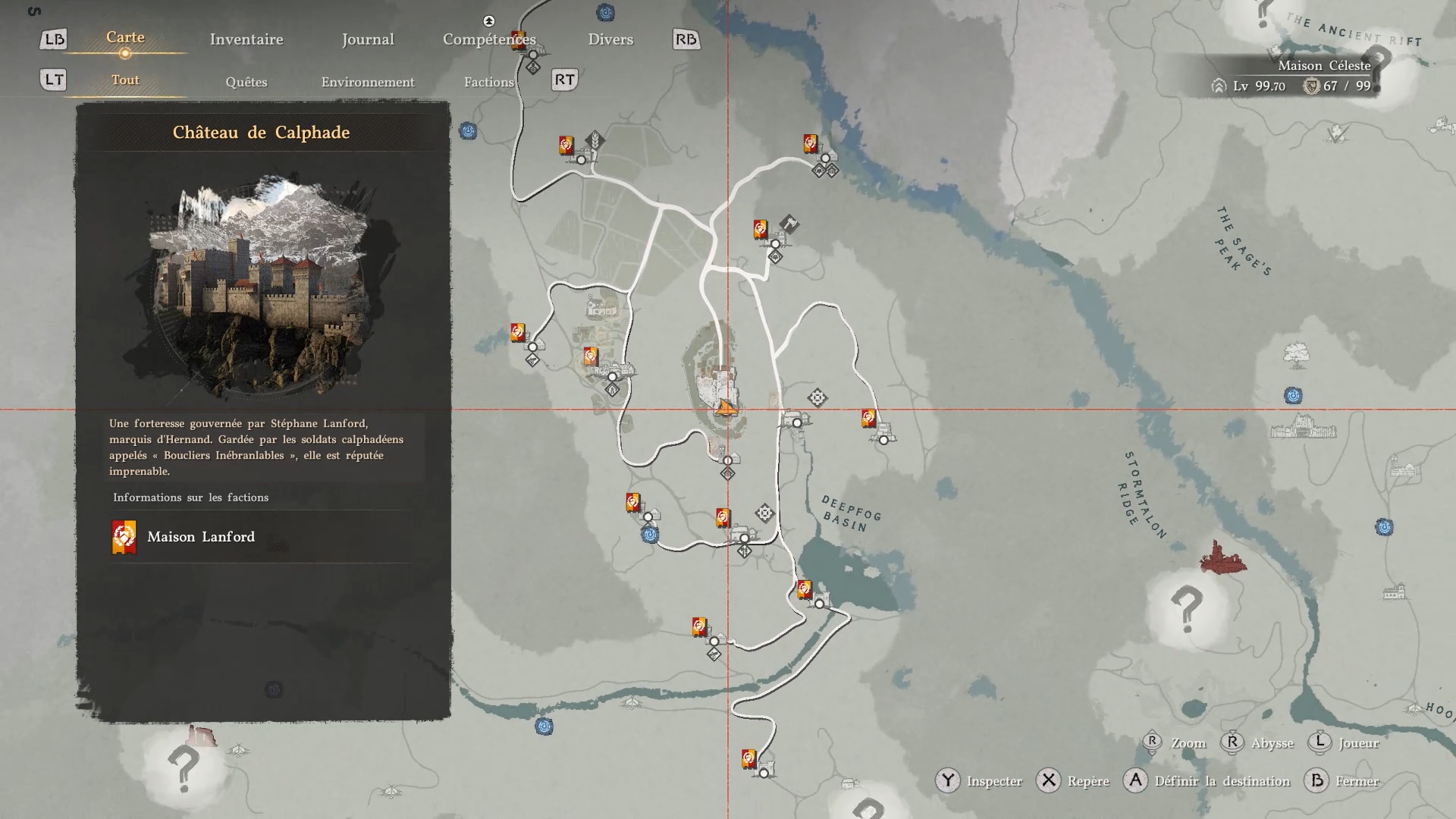Select the question mark near Stormtalon Ridge
This screenshot has width=1456, height=819.
click(1186, 608)
